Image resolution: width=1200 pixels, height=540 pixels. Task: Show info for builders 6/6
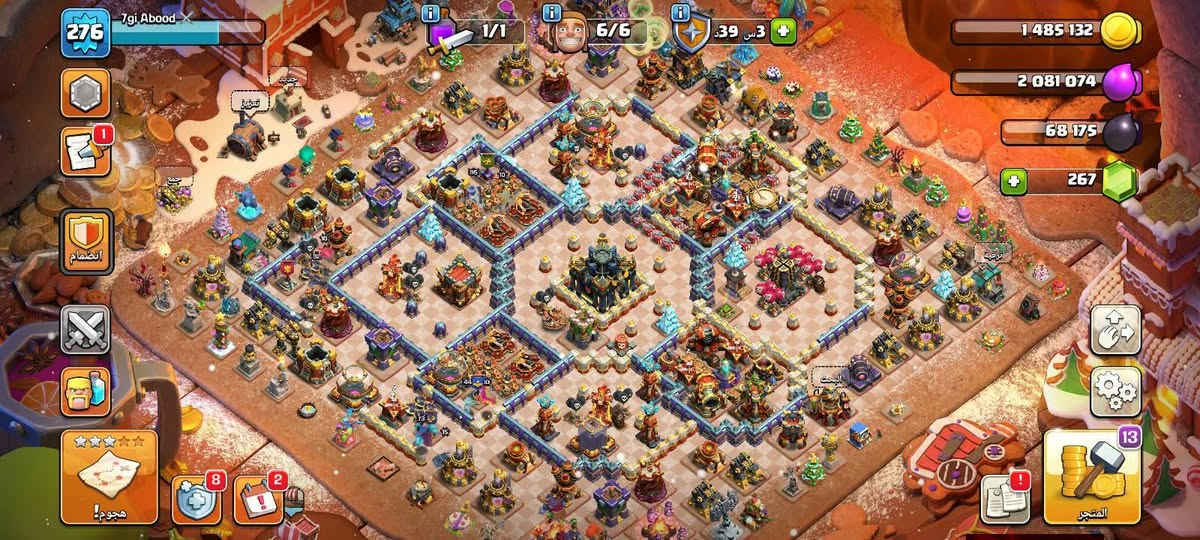[551, 13]
